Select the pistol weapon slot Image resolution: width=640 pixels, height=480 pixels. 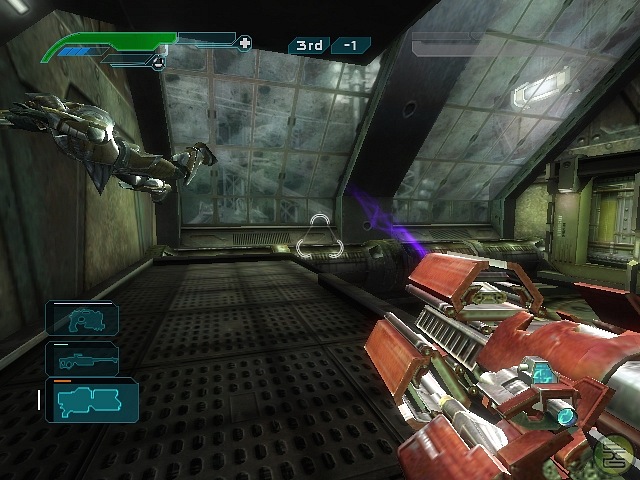[x=82, y=318]
